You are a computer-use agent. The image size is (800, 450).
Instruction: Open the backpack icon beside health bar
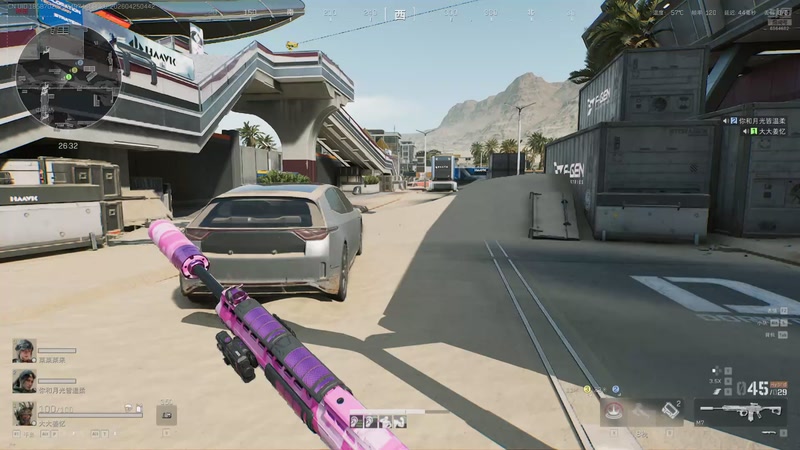click(166, 414)
